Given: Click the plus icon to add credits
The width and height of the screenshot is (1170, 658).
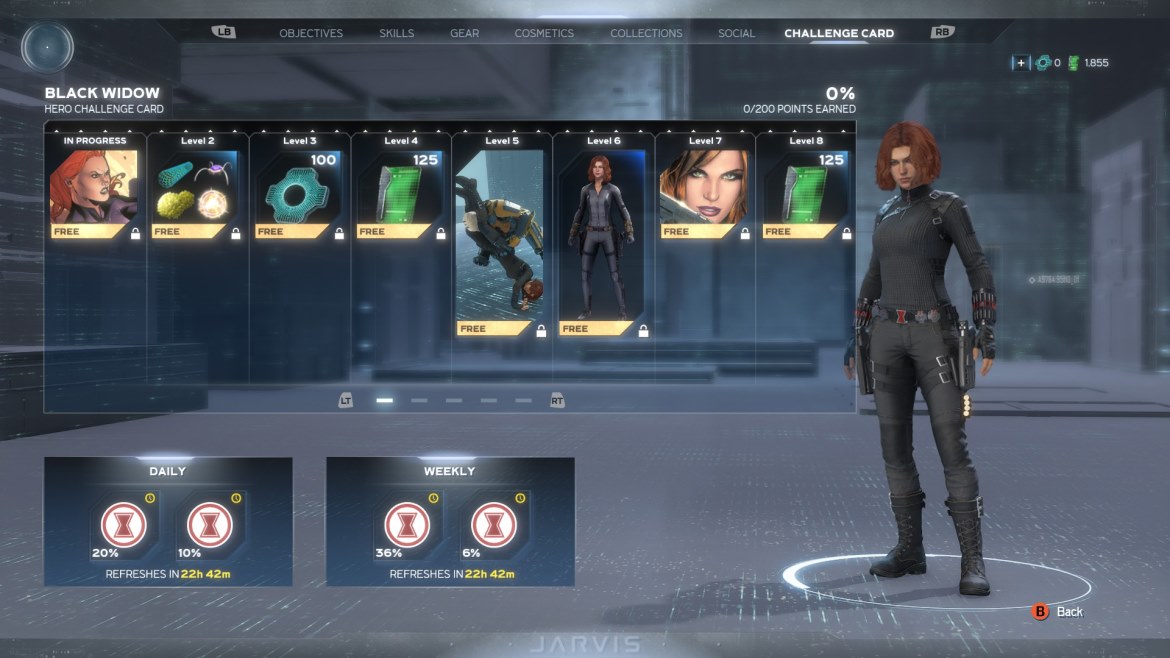Looking at the screenshot, I should click(x=1020, y=63).
